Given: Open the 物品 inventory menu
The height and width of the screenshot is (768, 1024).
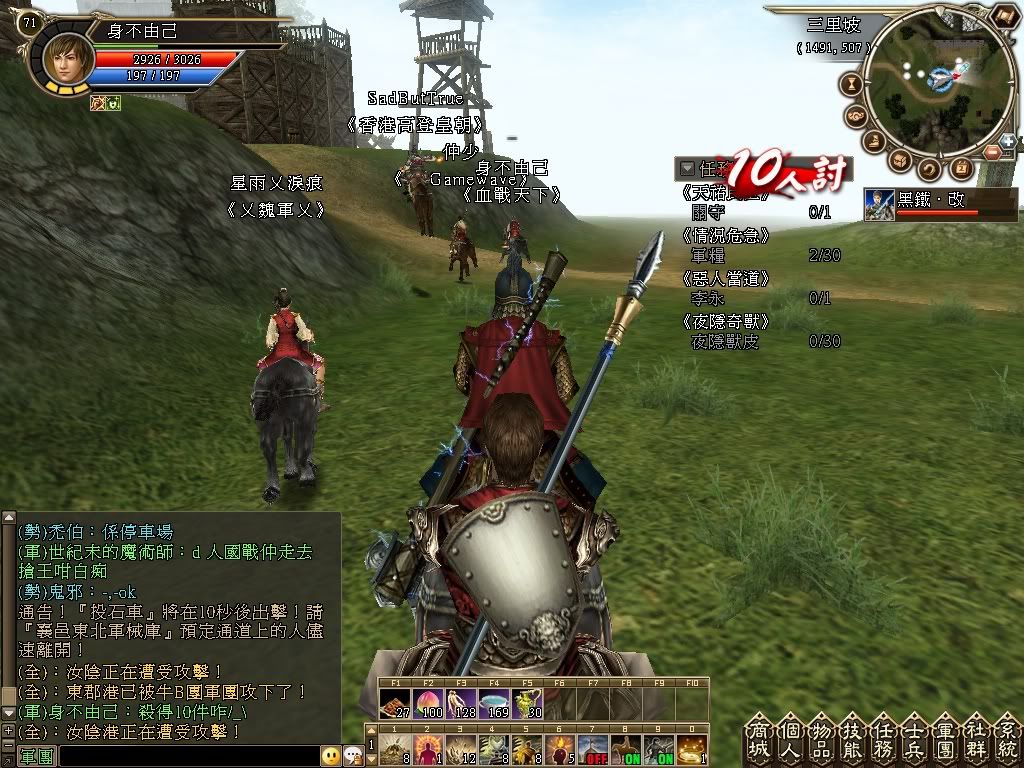Looking at the screenshot, I should [x=821, y=740].
